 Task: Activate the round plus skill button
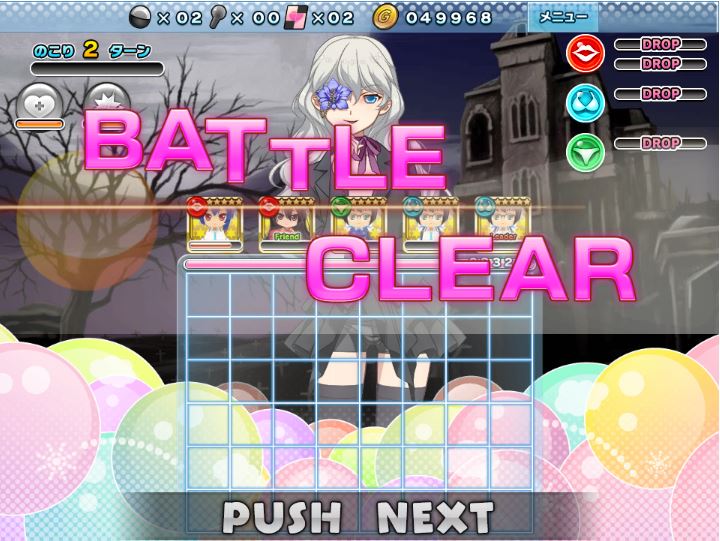pyautogui.click(x=40, y=105)
